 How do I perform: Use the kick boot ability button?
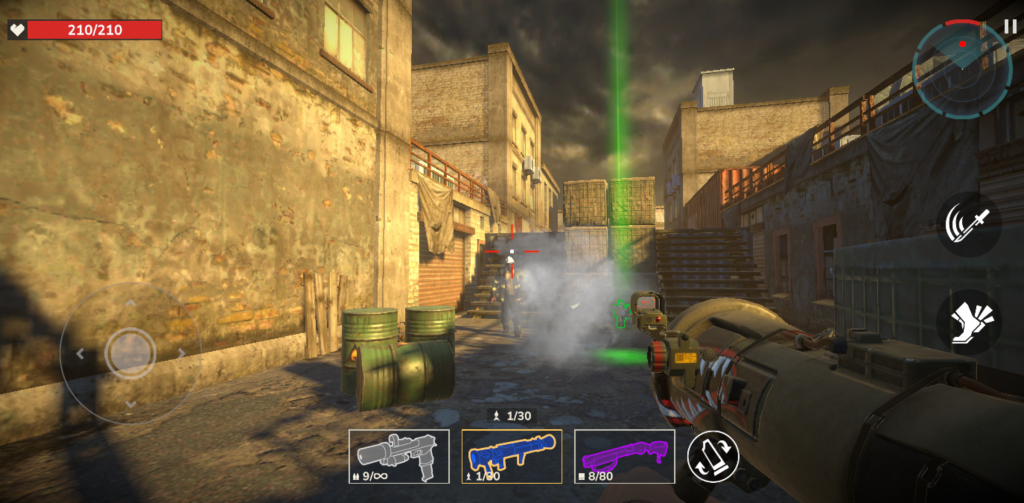tap(968, 322)
